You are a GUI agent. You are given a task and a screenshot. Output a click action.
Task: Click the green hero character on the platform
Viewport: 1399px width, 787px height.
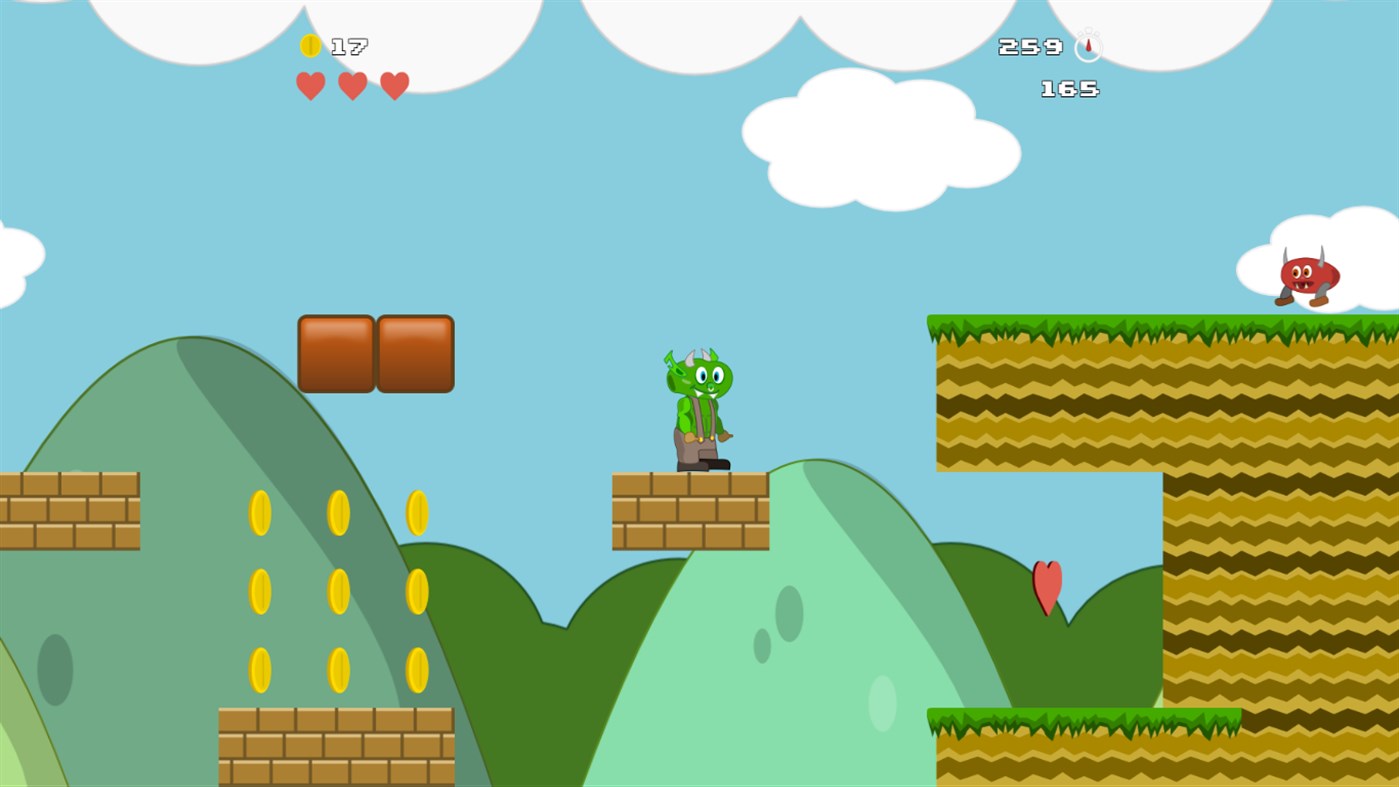[698, 410]
